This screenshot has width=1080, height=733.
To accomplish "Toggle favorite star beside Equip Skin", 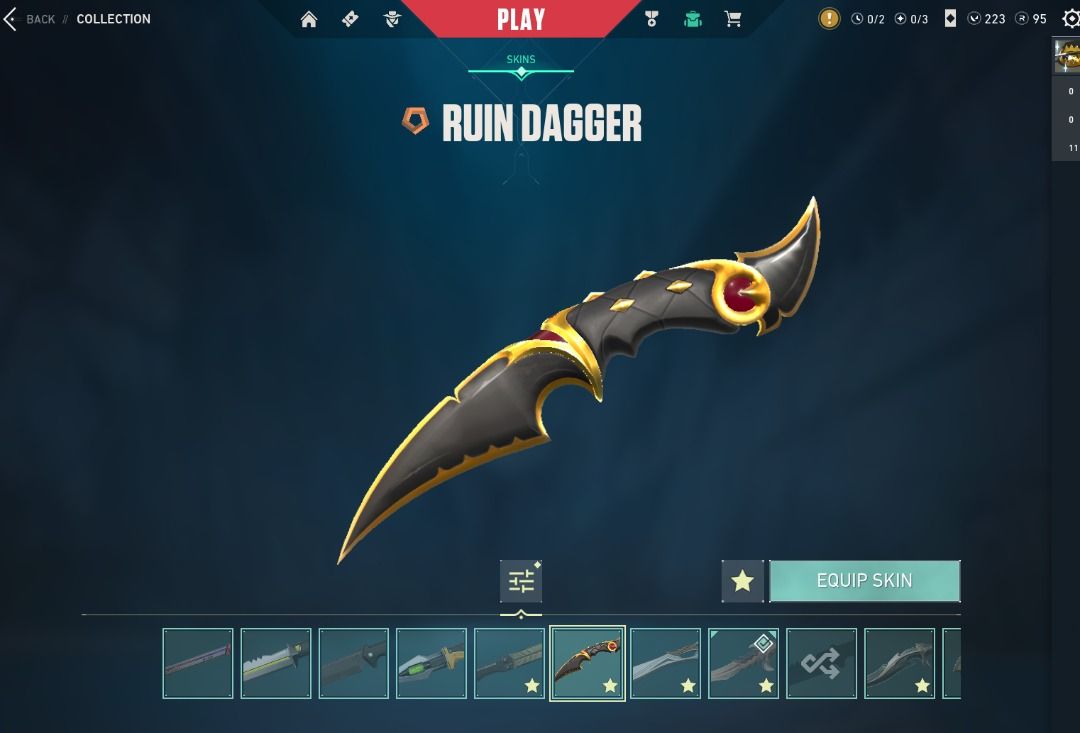I will pyautogui.click(x=742, y=581).
